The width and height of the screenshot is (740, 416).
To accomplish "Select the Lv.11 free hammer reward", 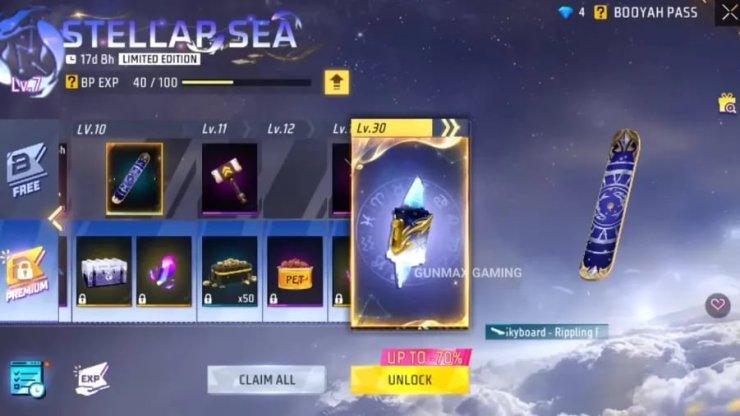I will 229,178.
